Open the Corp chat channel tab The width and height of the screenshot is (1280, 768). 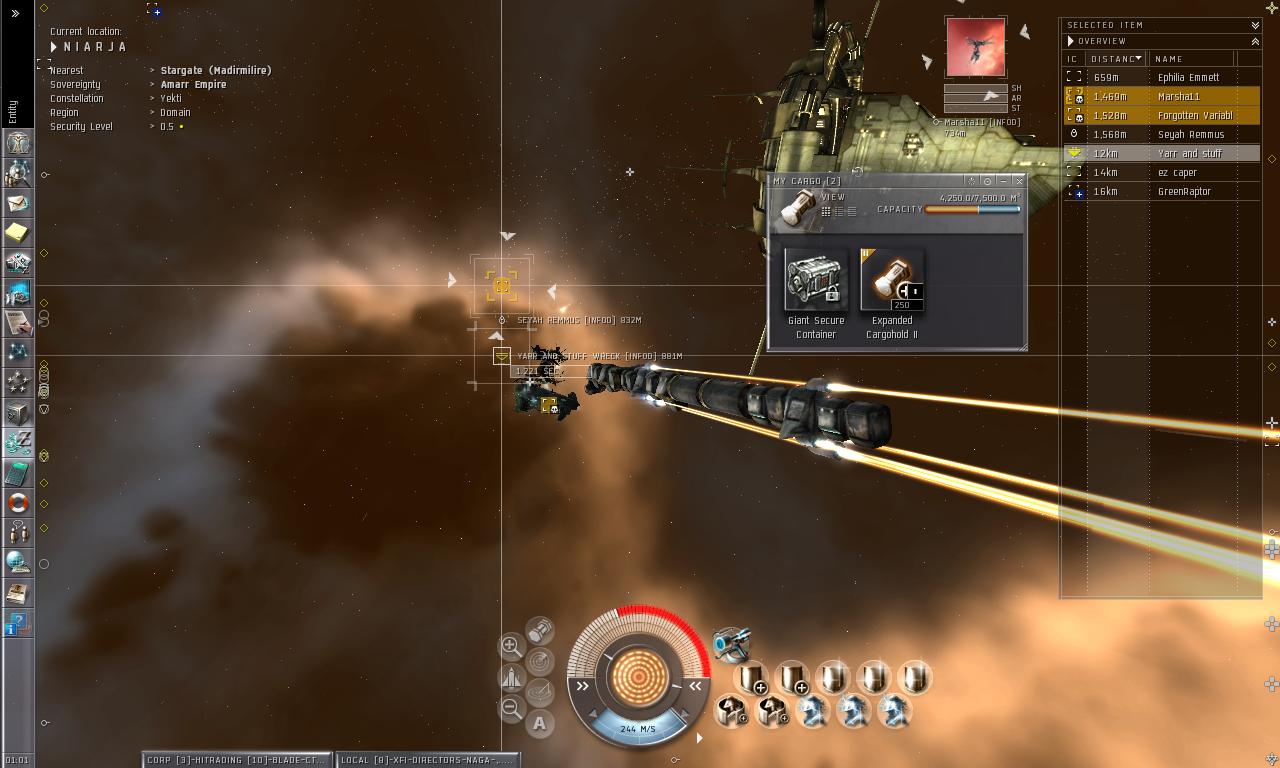(236, 760)
